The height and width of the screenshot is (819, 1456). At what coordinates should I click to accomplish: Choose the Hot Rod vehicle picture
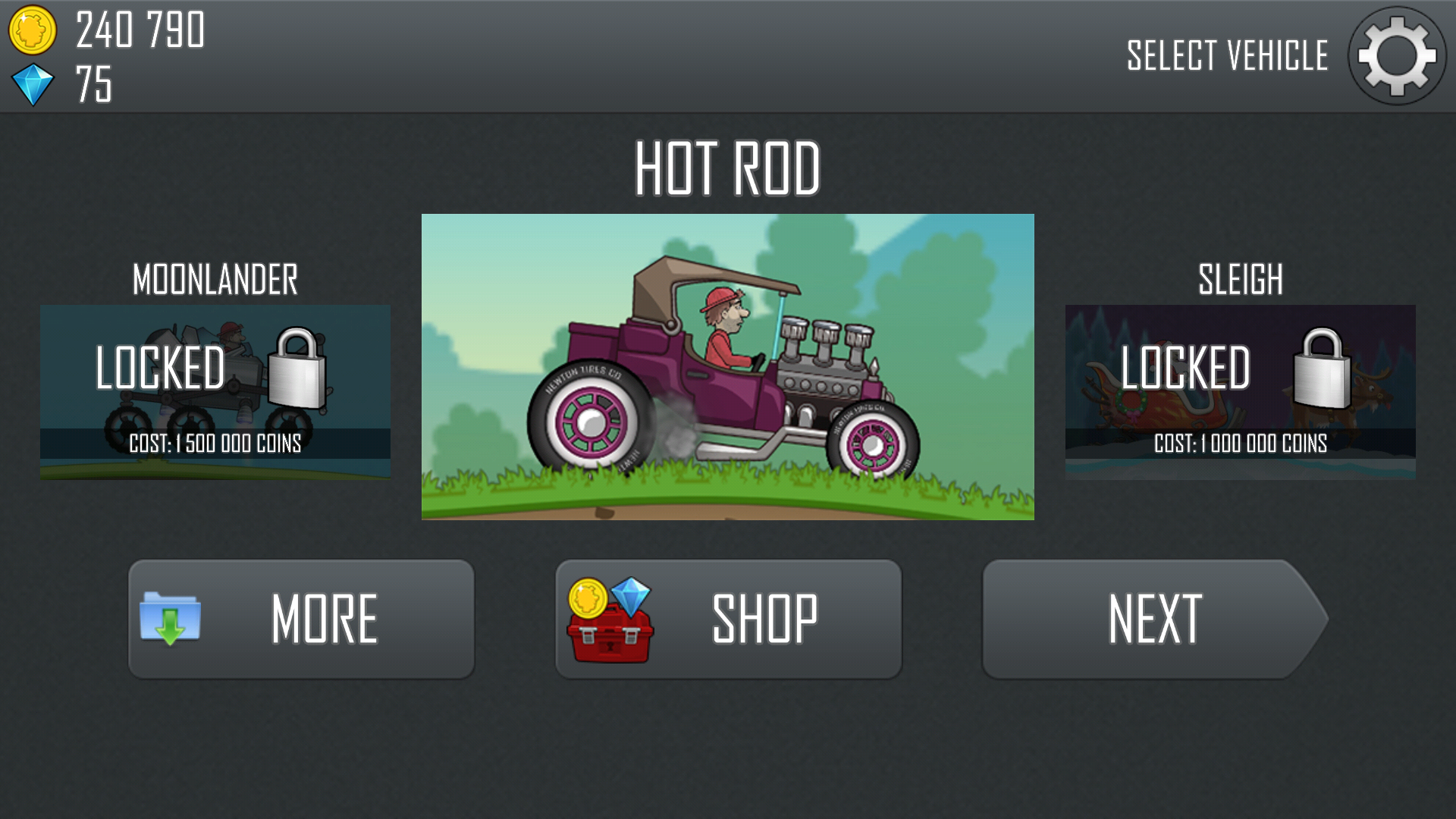(727, 367)
